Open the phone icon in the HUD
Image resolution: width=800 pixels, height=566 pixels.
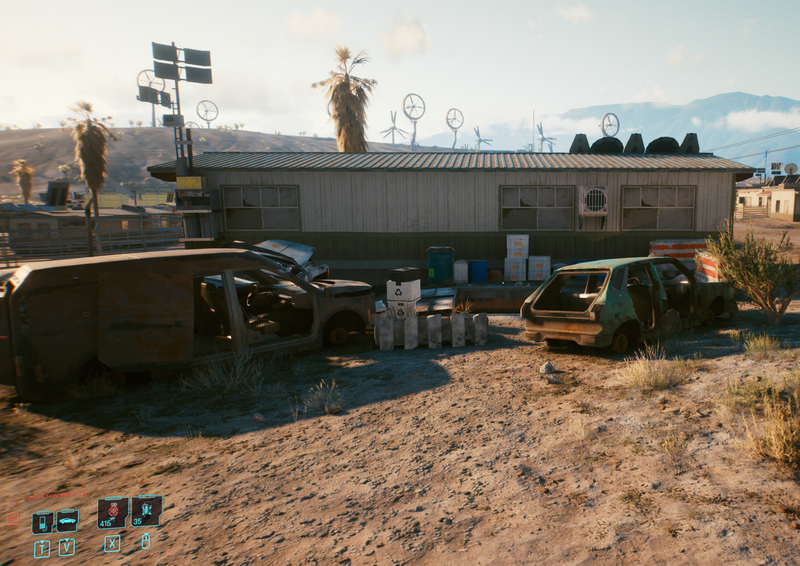[42, 522]
